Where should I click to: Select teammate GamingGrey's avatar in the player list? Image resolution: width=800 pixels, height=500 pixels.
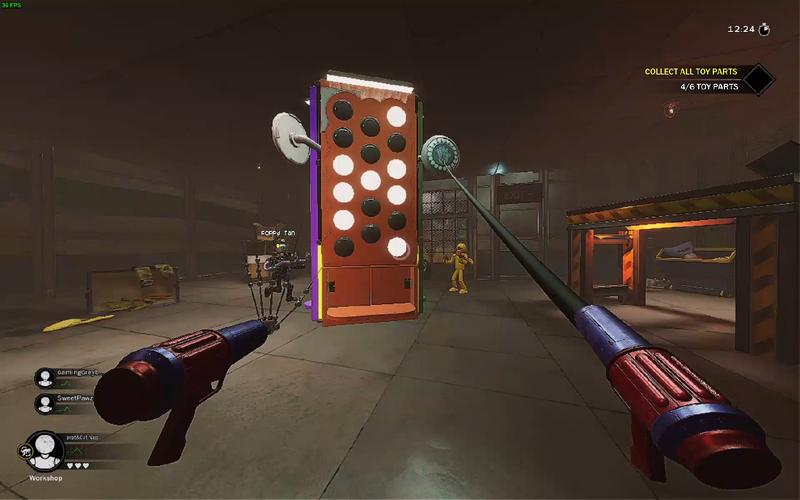click(45, 377)
